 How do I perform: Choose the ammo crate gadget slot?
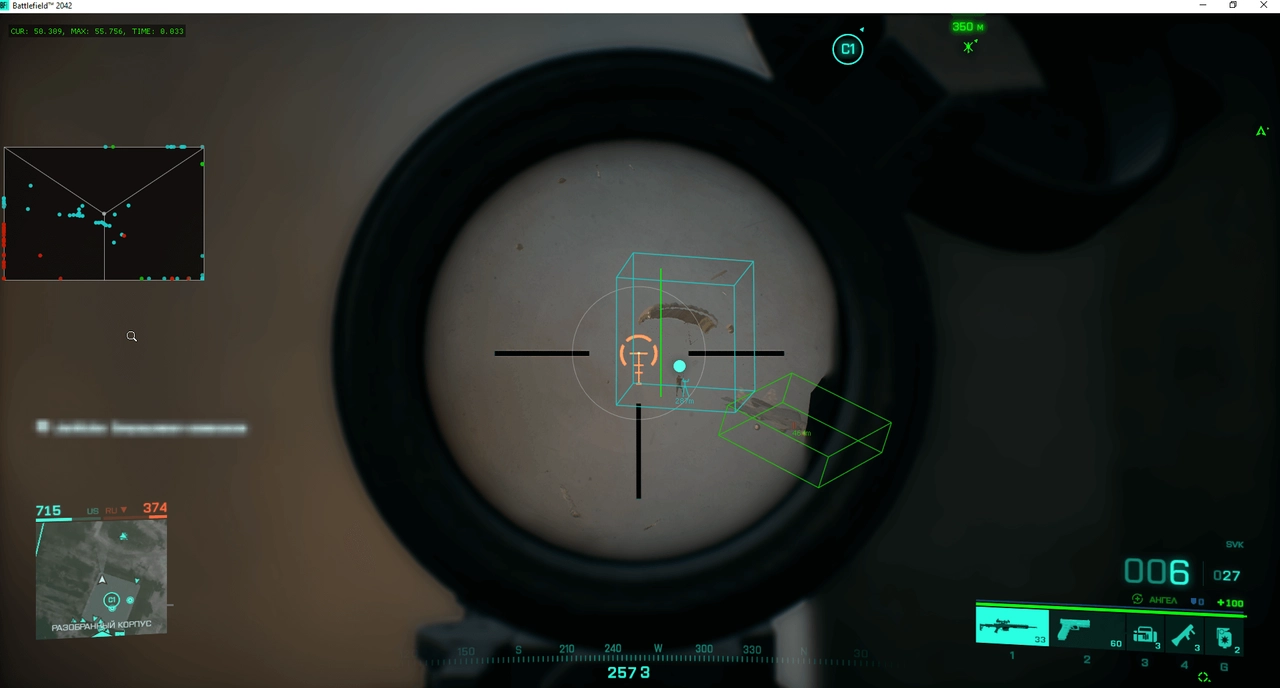click(1145, 635)
